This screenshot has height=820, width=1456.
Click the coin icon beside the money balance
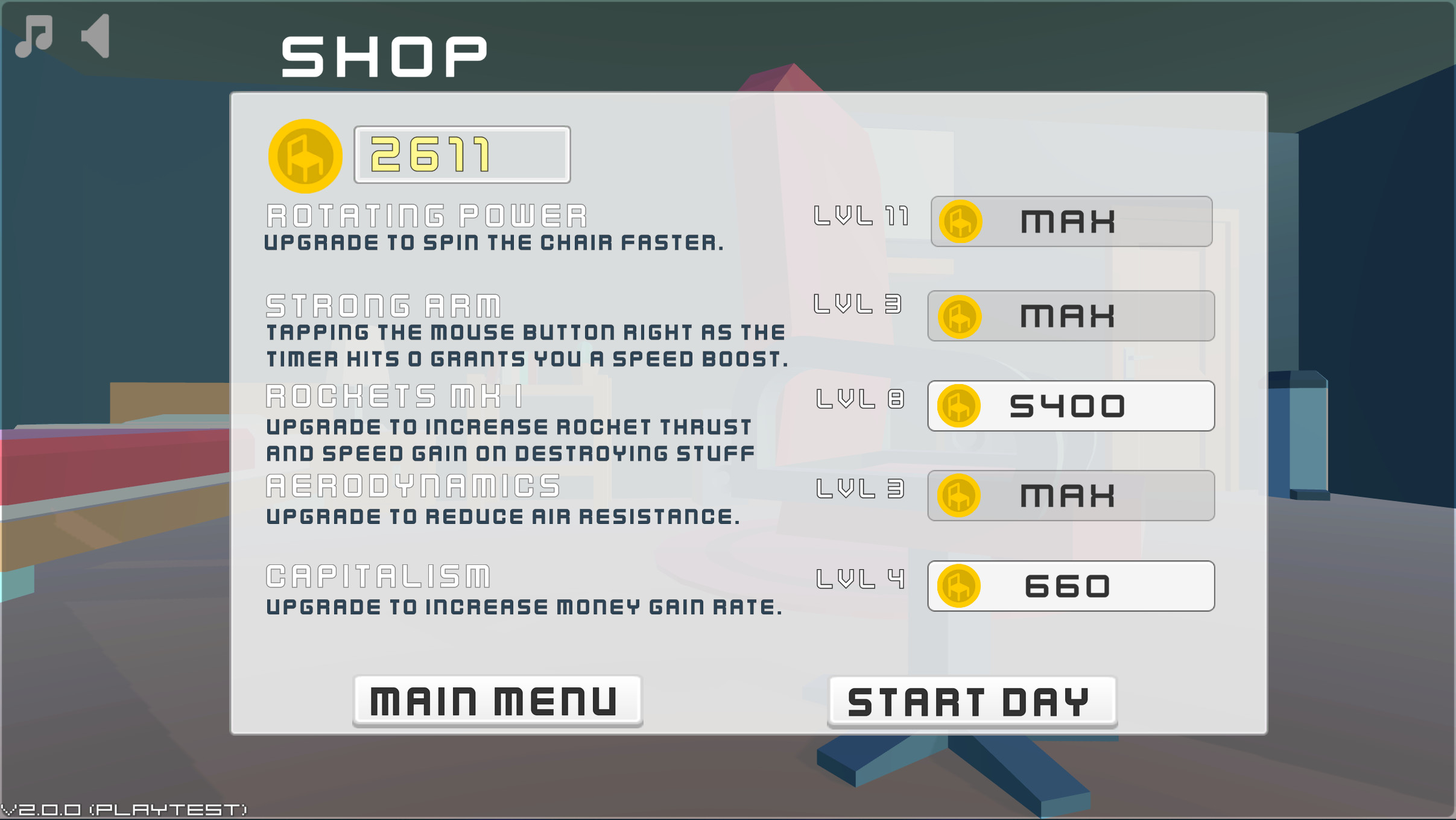point(305,154)
